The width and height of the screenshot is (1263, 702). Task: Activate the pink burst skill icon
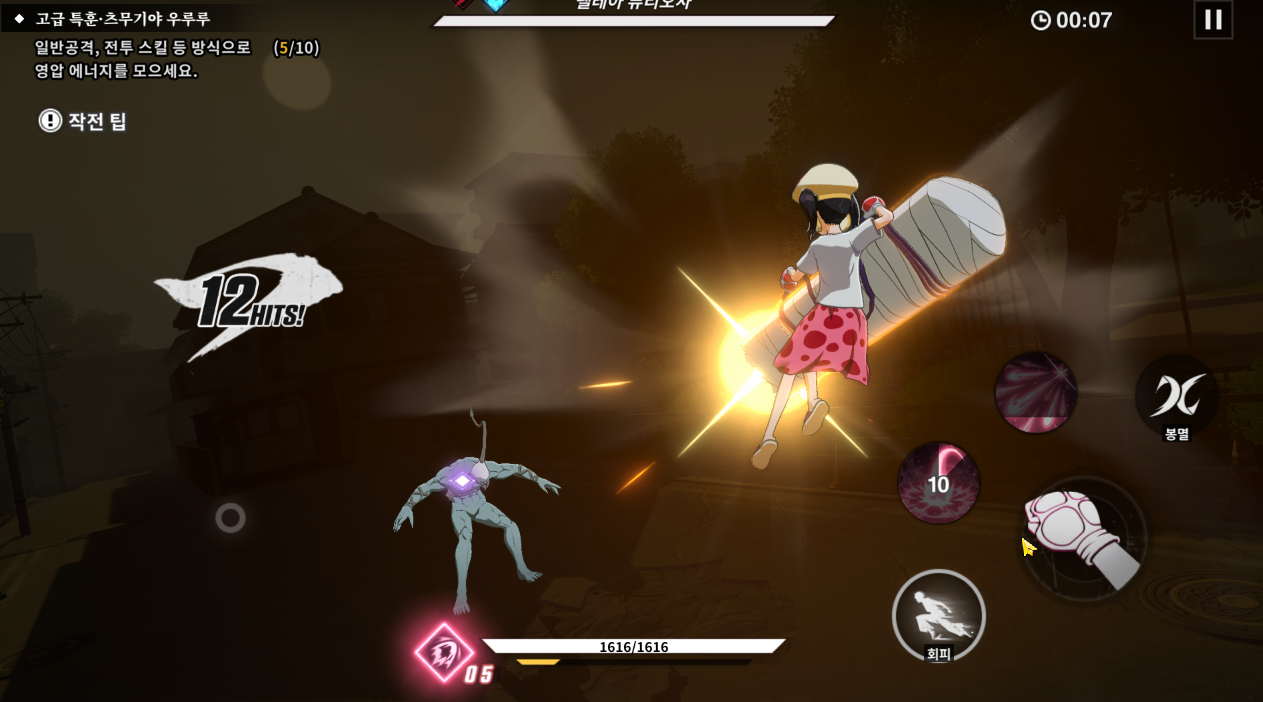click(1036, 392)
